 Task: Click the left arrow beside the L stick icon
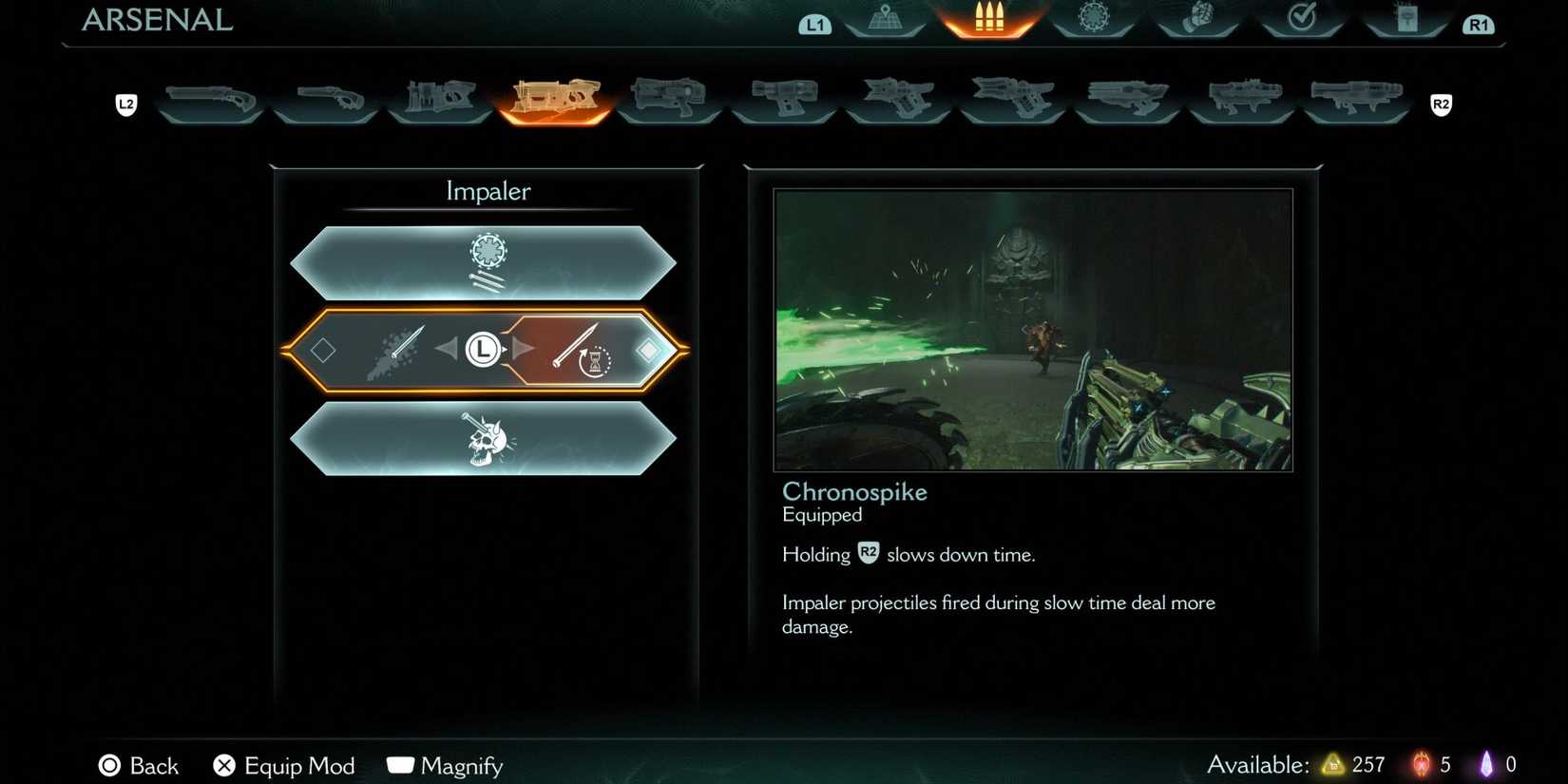448,348
